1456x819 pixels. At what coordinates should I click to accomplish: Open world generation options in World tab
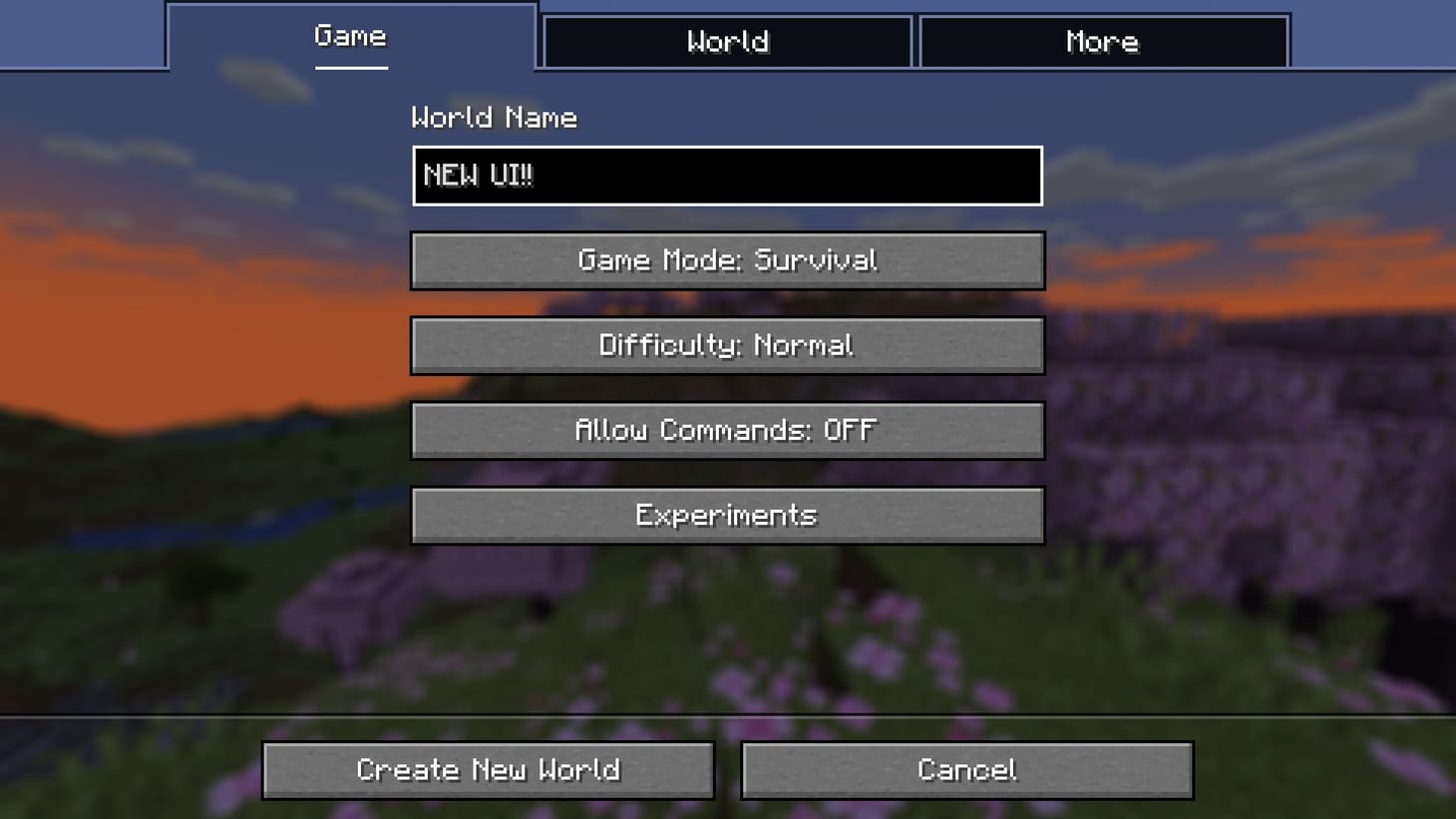727,41
